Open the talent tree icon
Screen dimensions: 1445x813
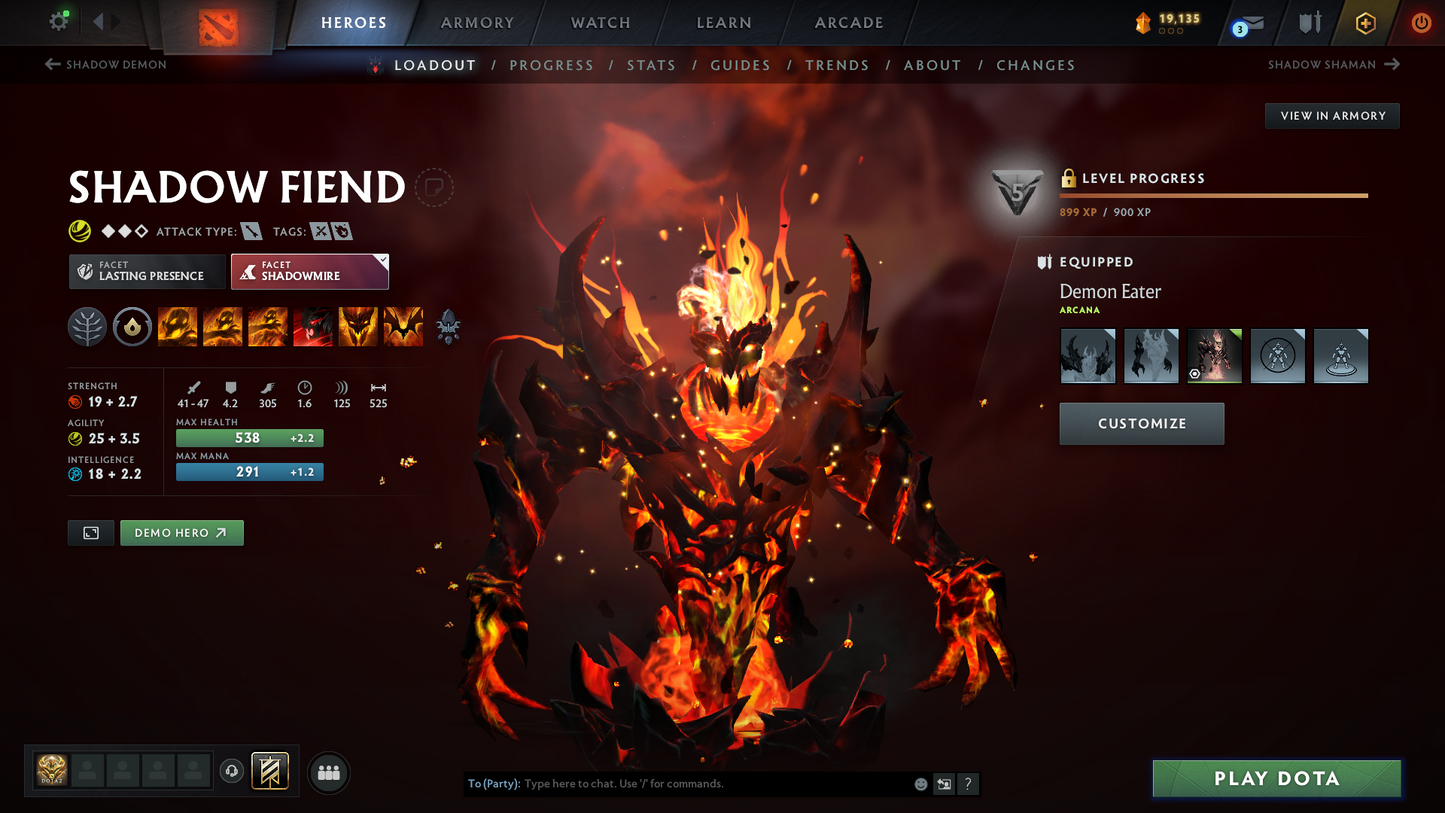coord(87,326)
